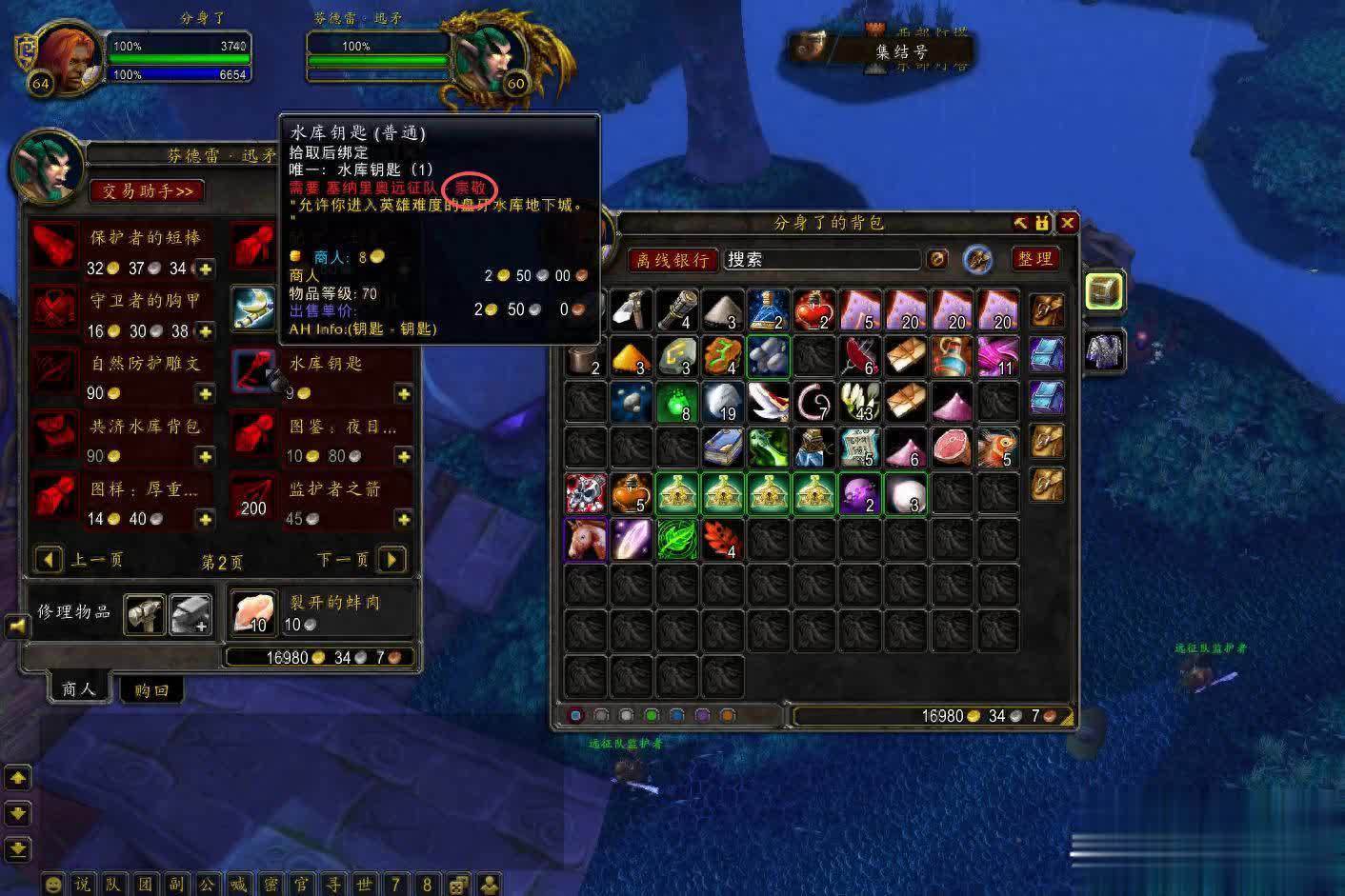The height and width of the screenshot is (896, 1345).
Task: Open the 交易助手 panel
Action: [147, 191]
